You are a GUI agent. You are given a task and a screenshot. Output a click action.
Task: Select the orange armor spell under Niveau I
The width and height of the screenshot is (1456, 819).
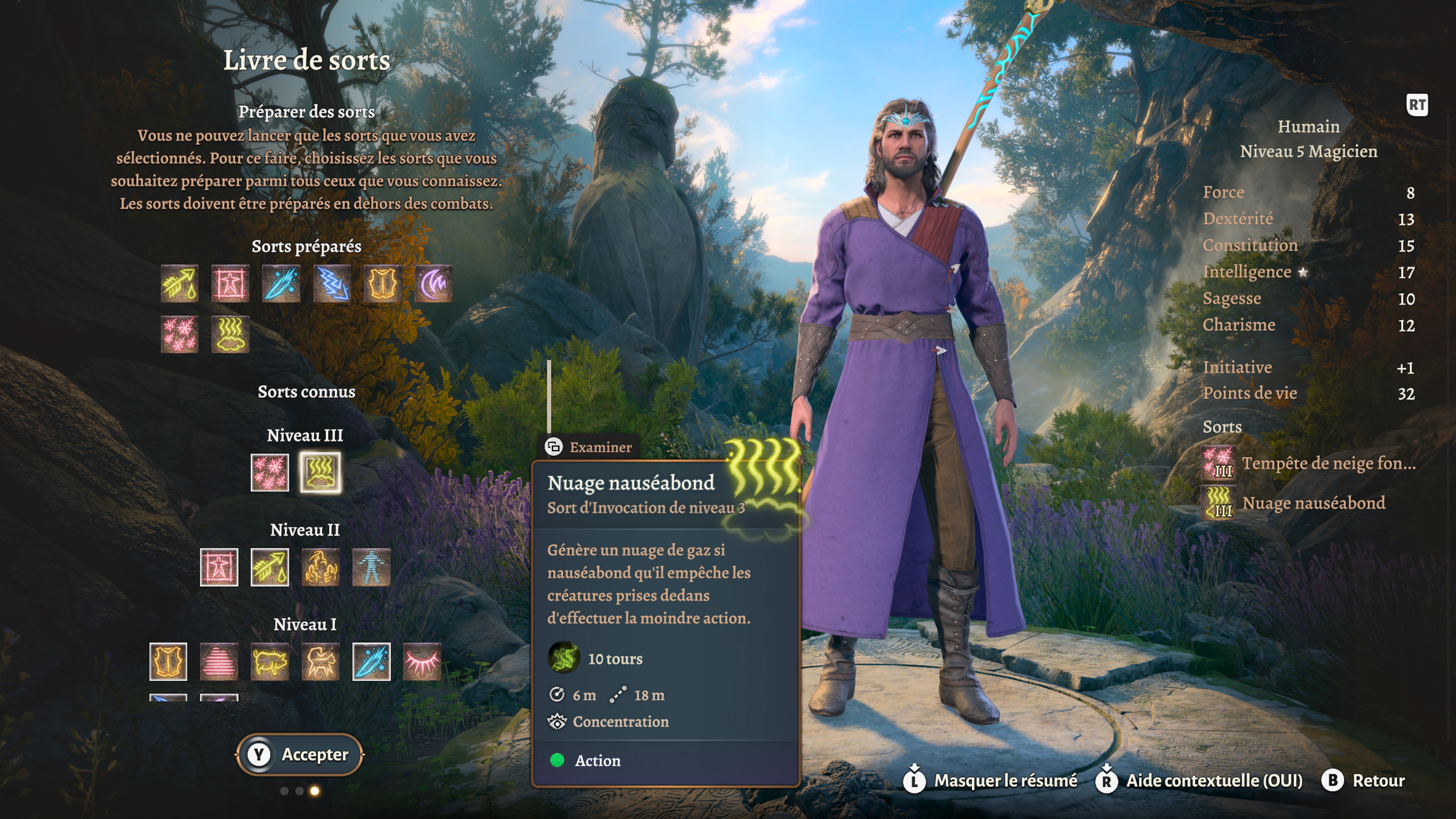pos(168,661)
